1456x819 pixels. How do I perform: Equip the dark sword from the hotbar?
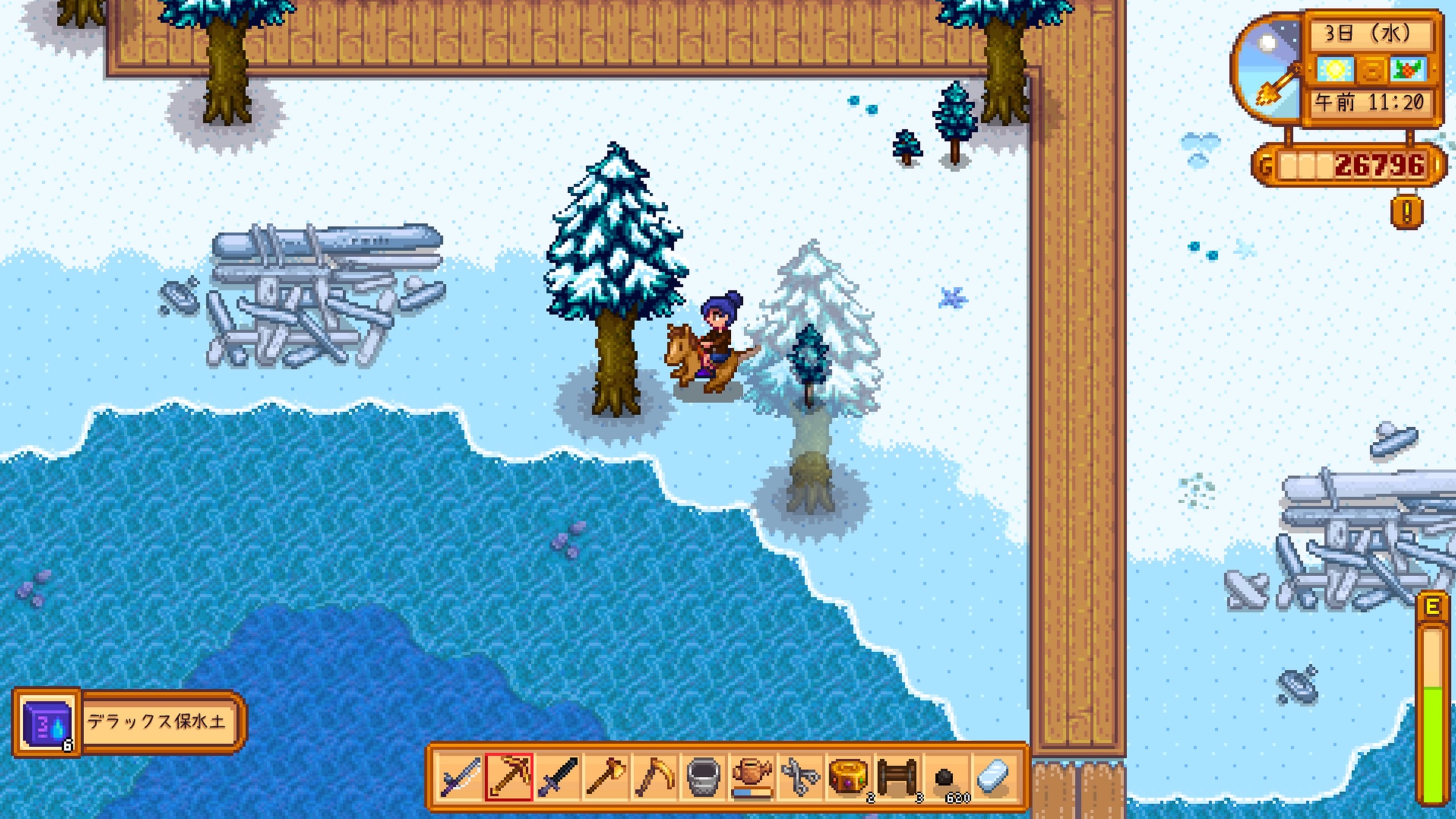(x=558, y=777)
